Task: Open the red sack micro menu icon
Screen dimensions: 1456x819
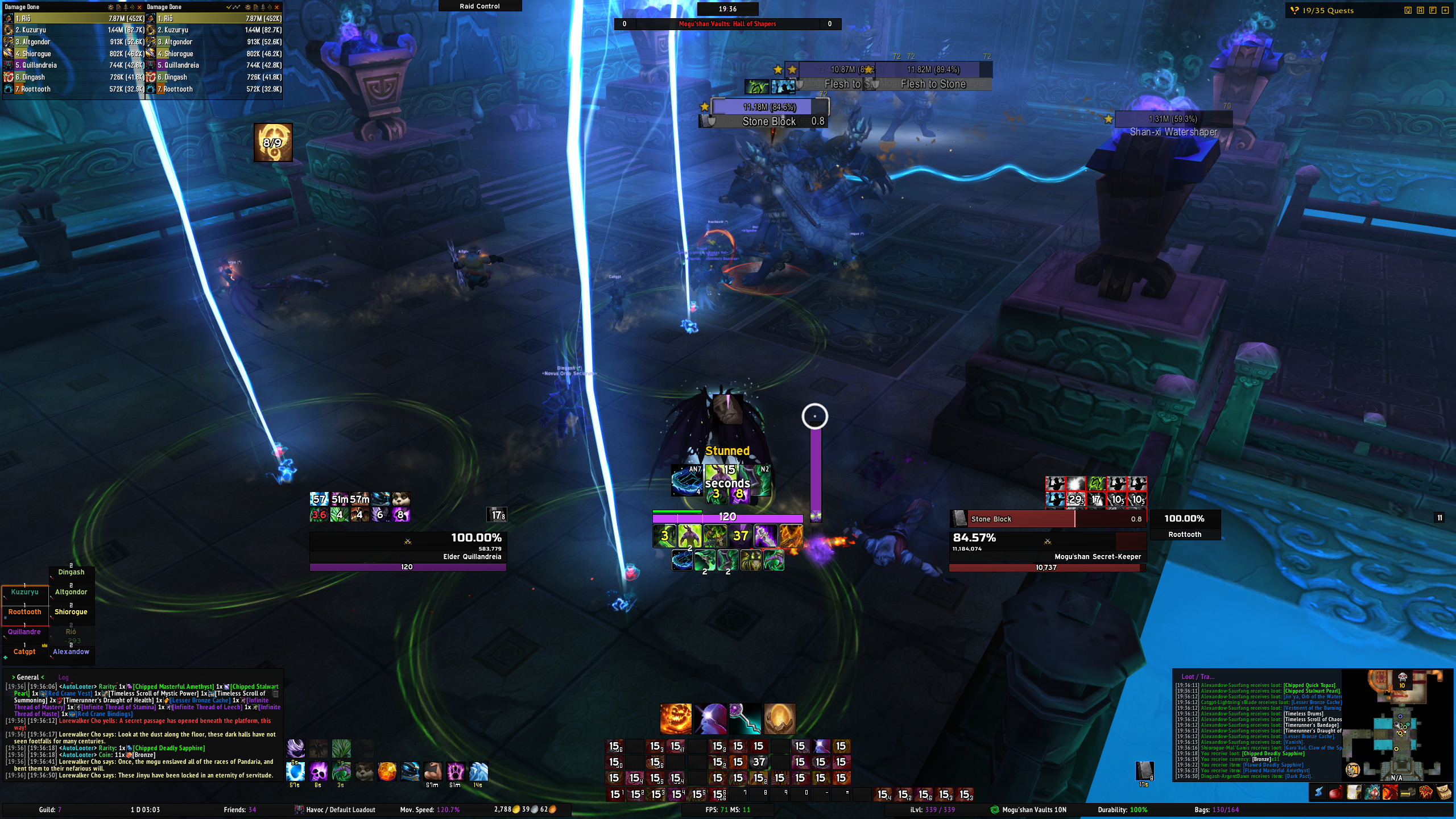Action: (1336, 792)
